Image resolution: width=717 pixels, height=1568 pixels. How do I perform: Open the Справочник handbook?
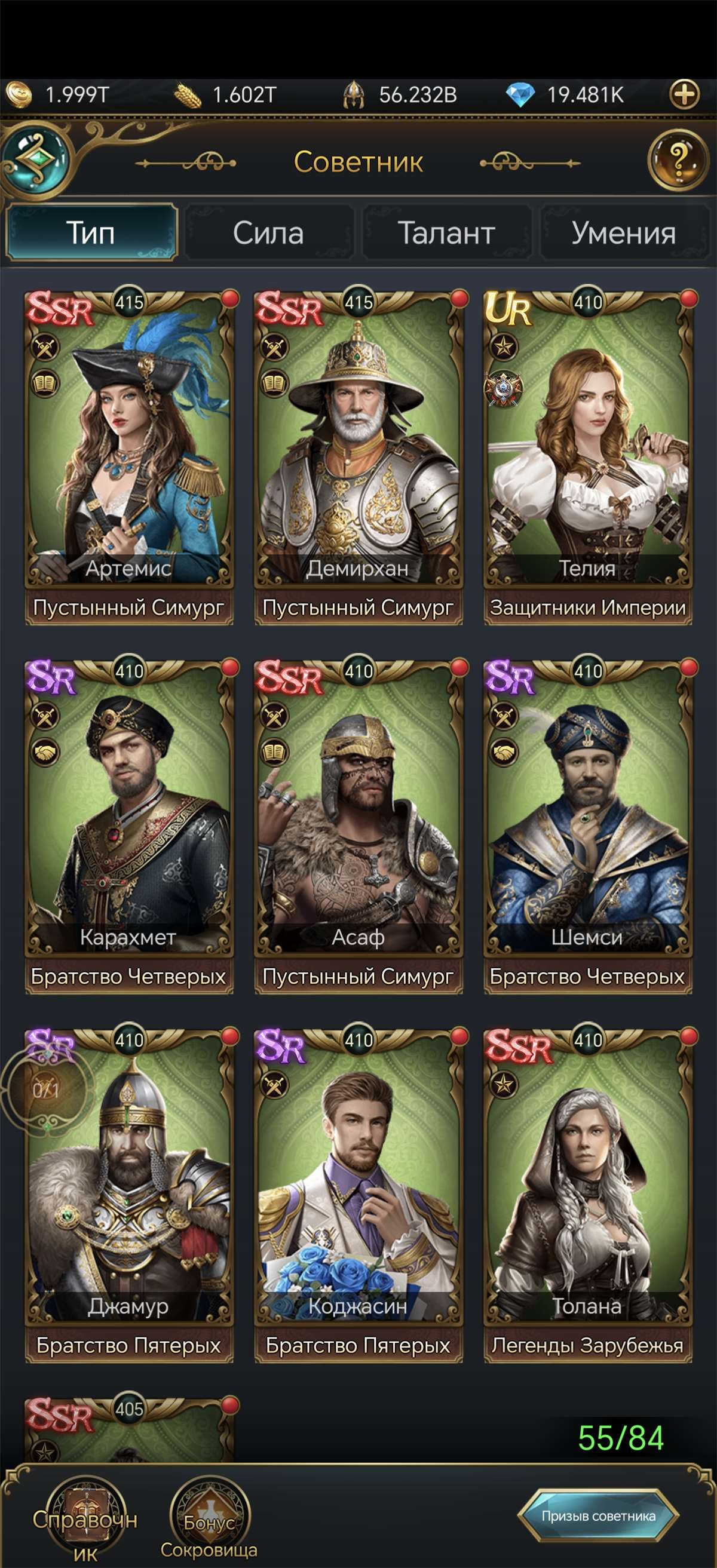pyautogui.click(x=85, y=1521)
